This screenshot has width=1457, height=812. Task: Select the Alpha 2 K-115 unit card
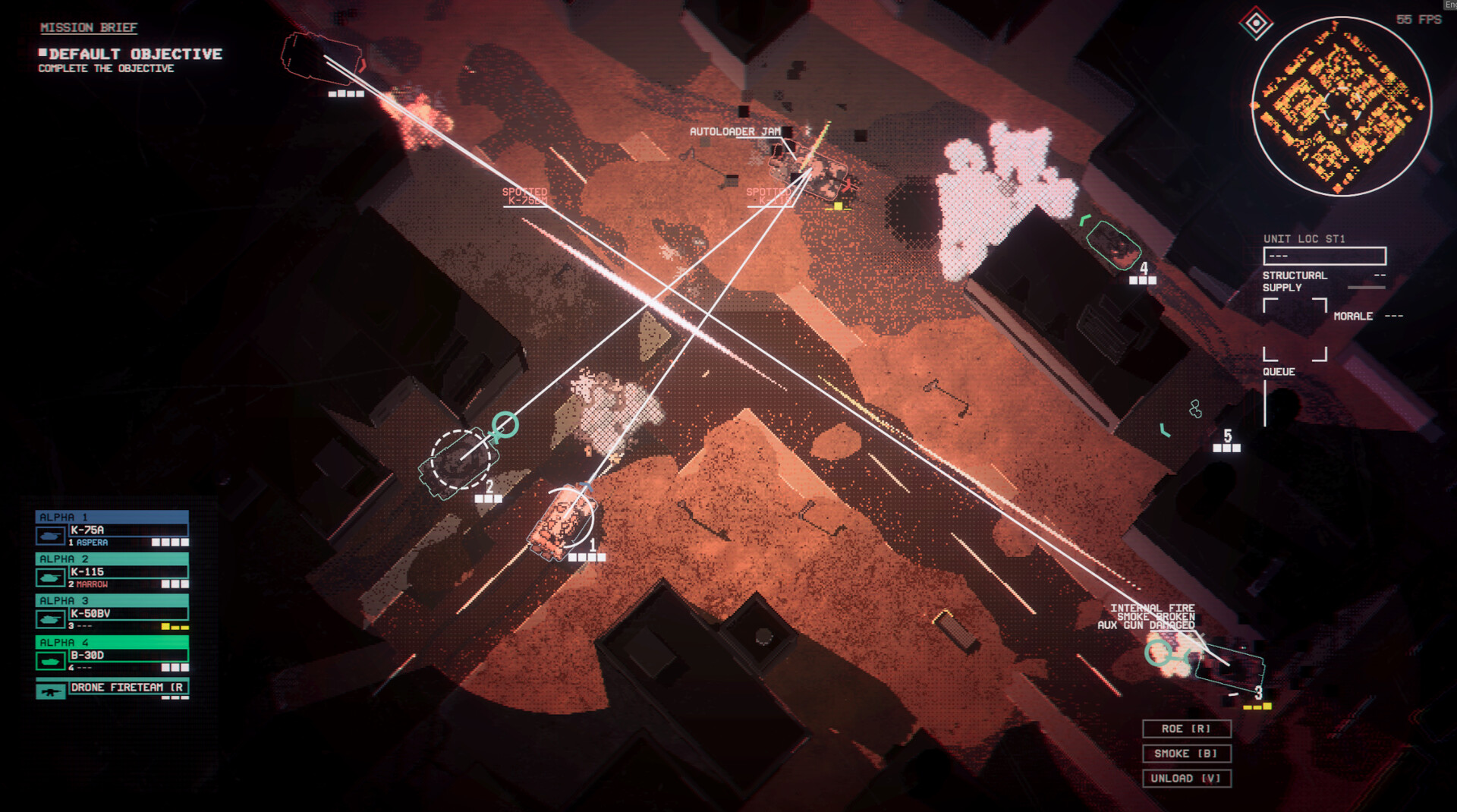click(x=112, y=571)
